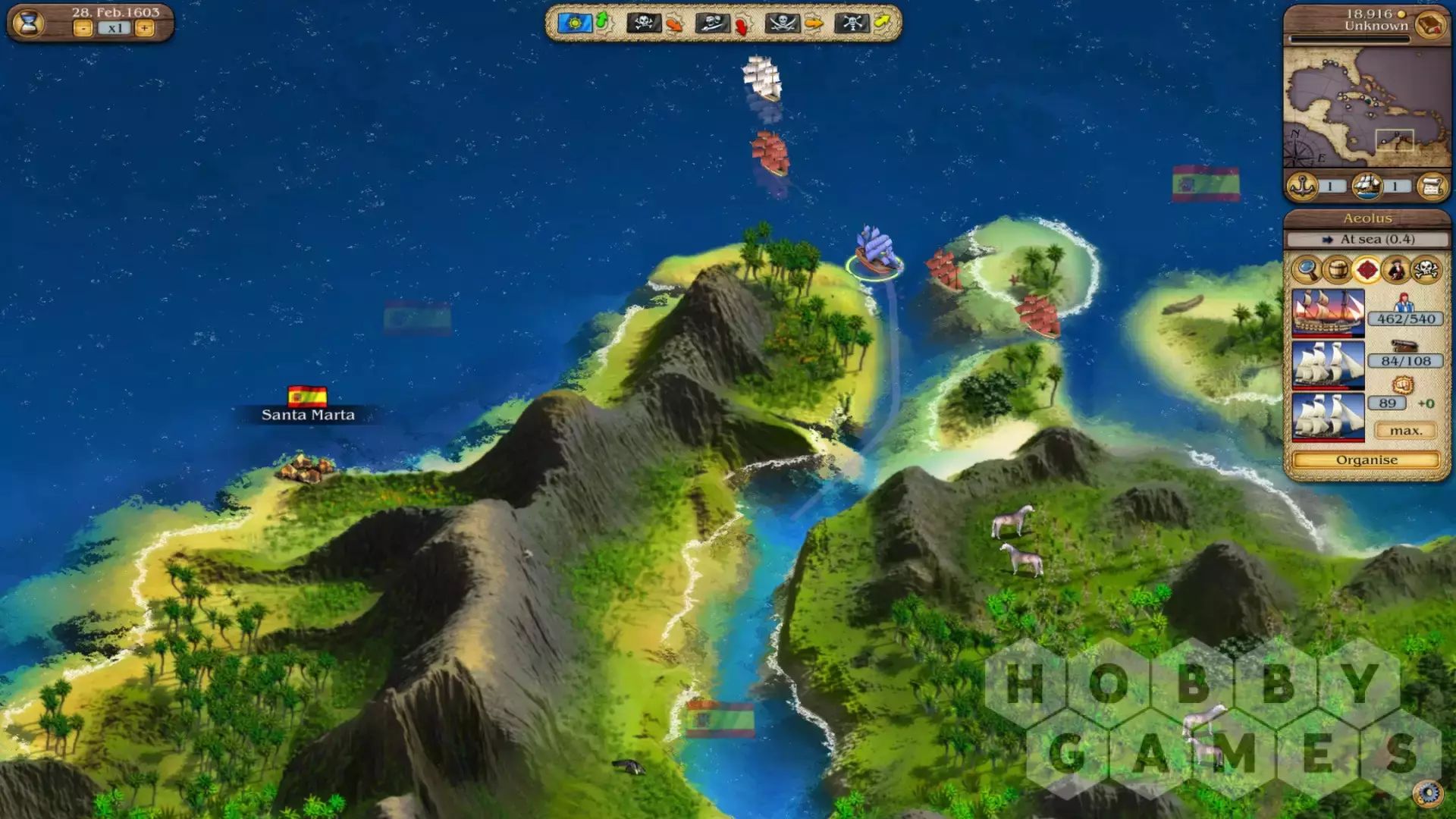Select the skull with crossed sabres flag
The height and width of the screenshot is (819, 1456).
click(781, 23)
